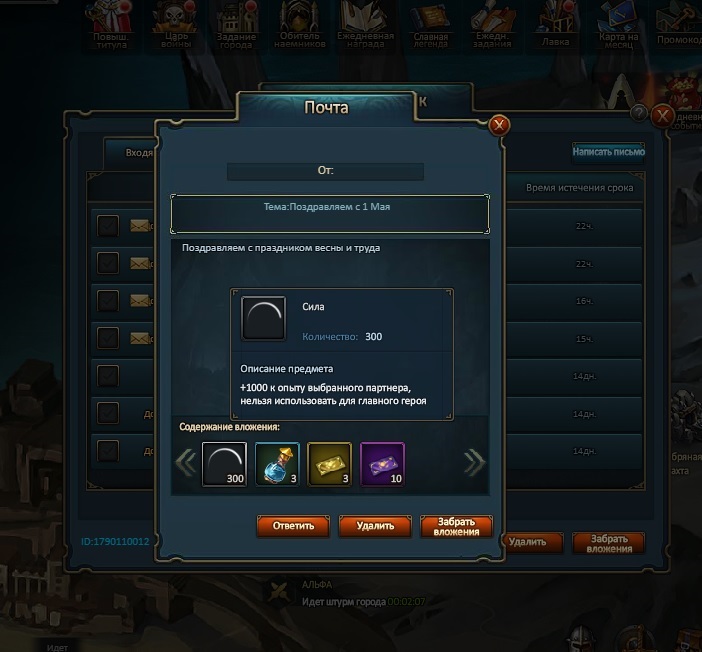The image size is (702, 652).
Task: Close the Почта letter dialog
Action: (499, 125)
